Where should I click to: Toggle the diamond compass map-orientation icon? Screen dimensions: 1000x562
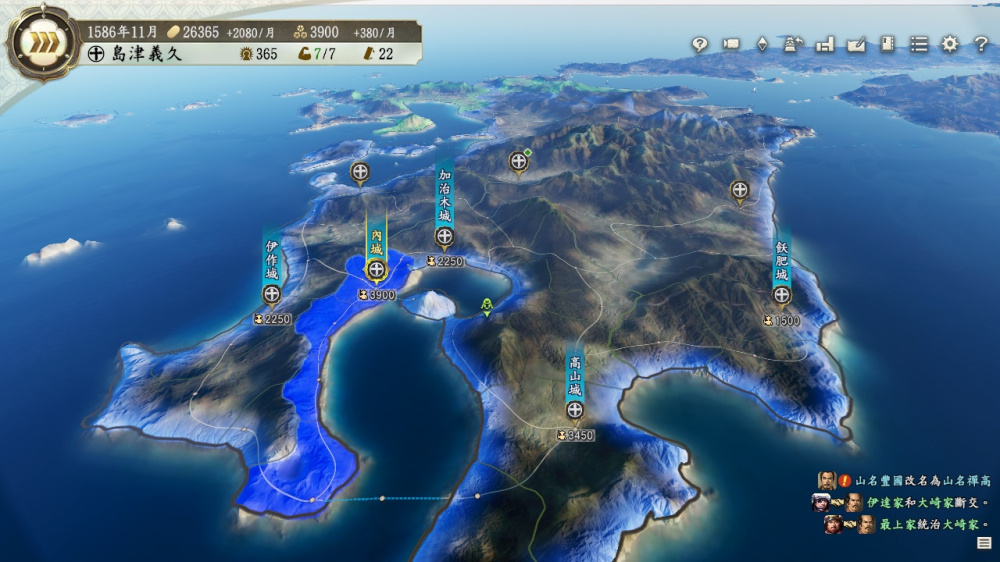pyautogui.click(x=762, y=44)
